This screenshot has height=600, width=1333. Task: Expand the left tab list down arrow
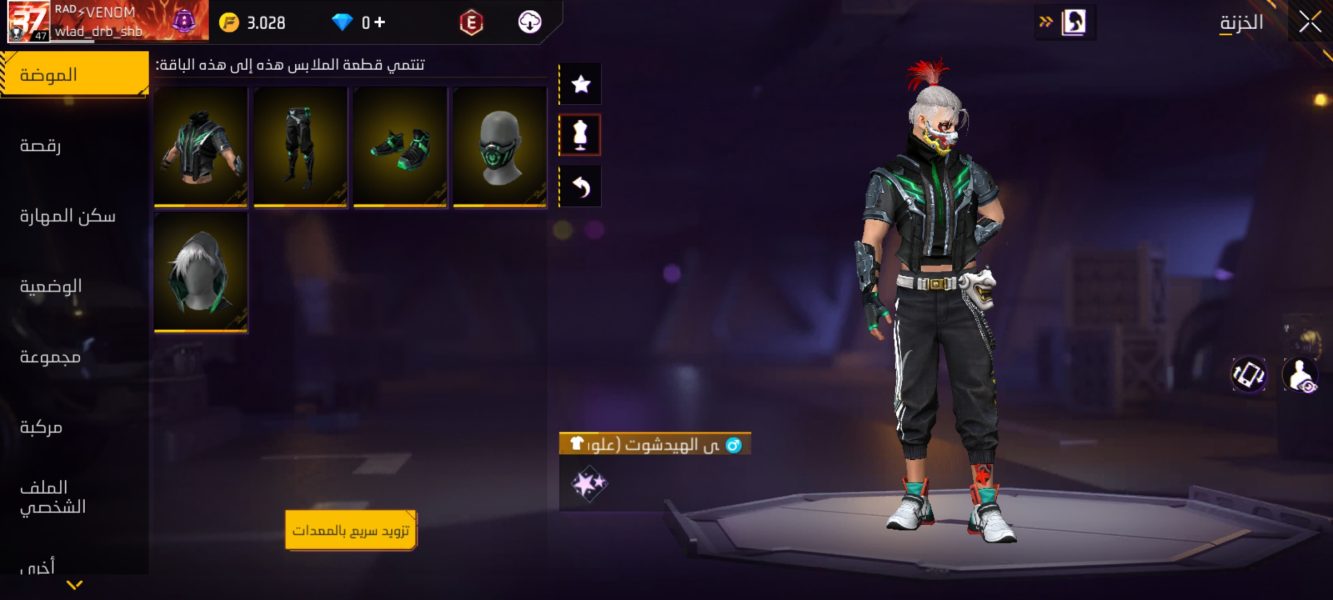74,585
